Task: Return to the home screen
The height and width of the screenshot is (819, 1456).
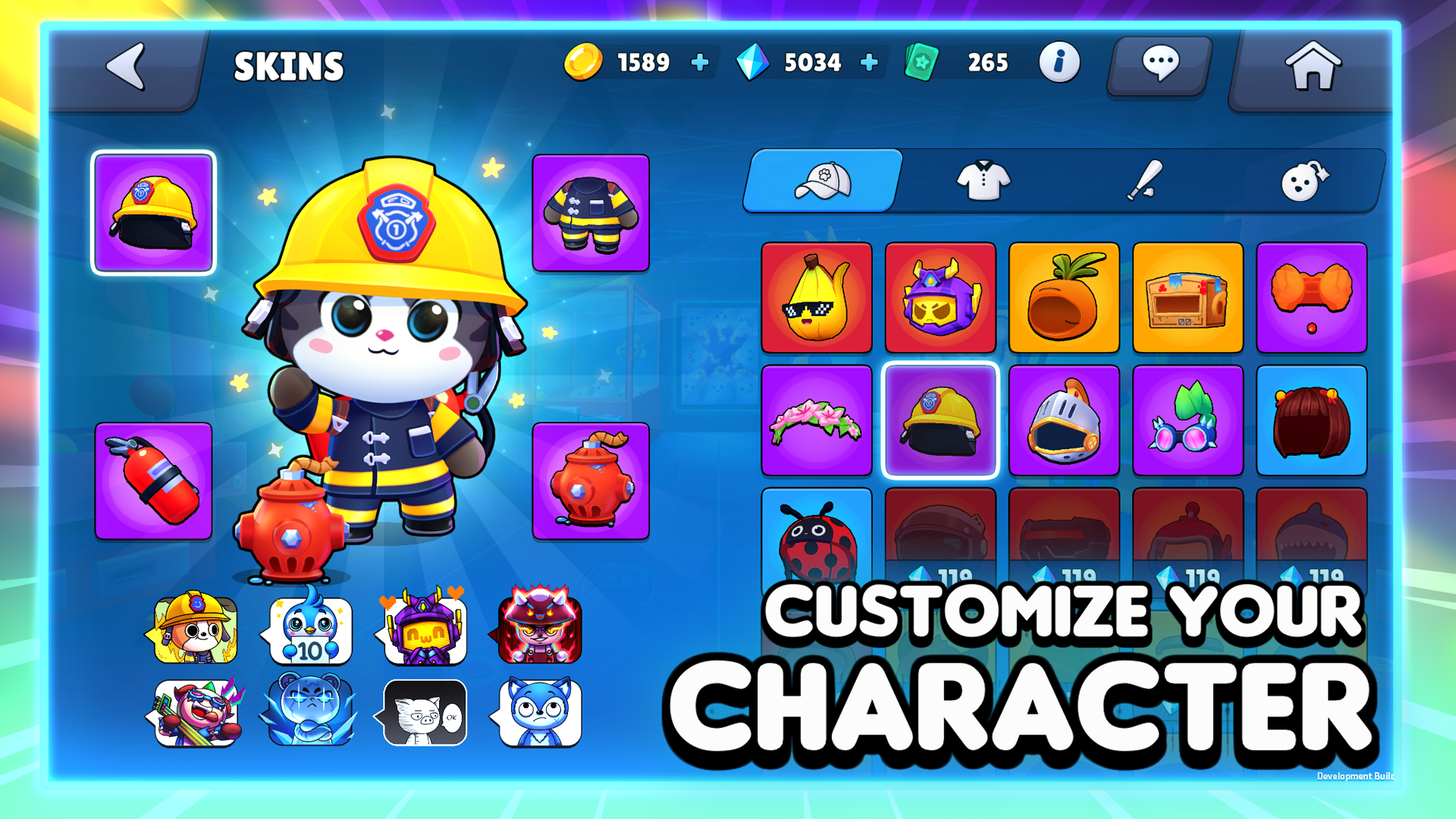Action: pyautogui.click(x=1314, y=64)
